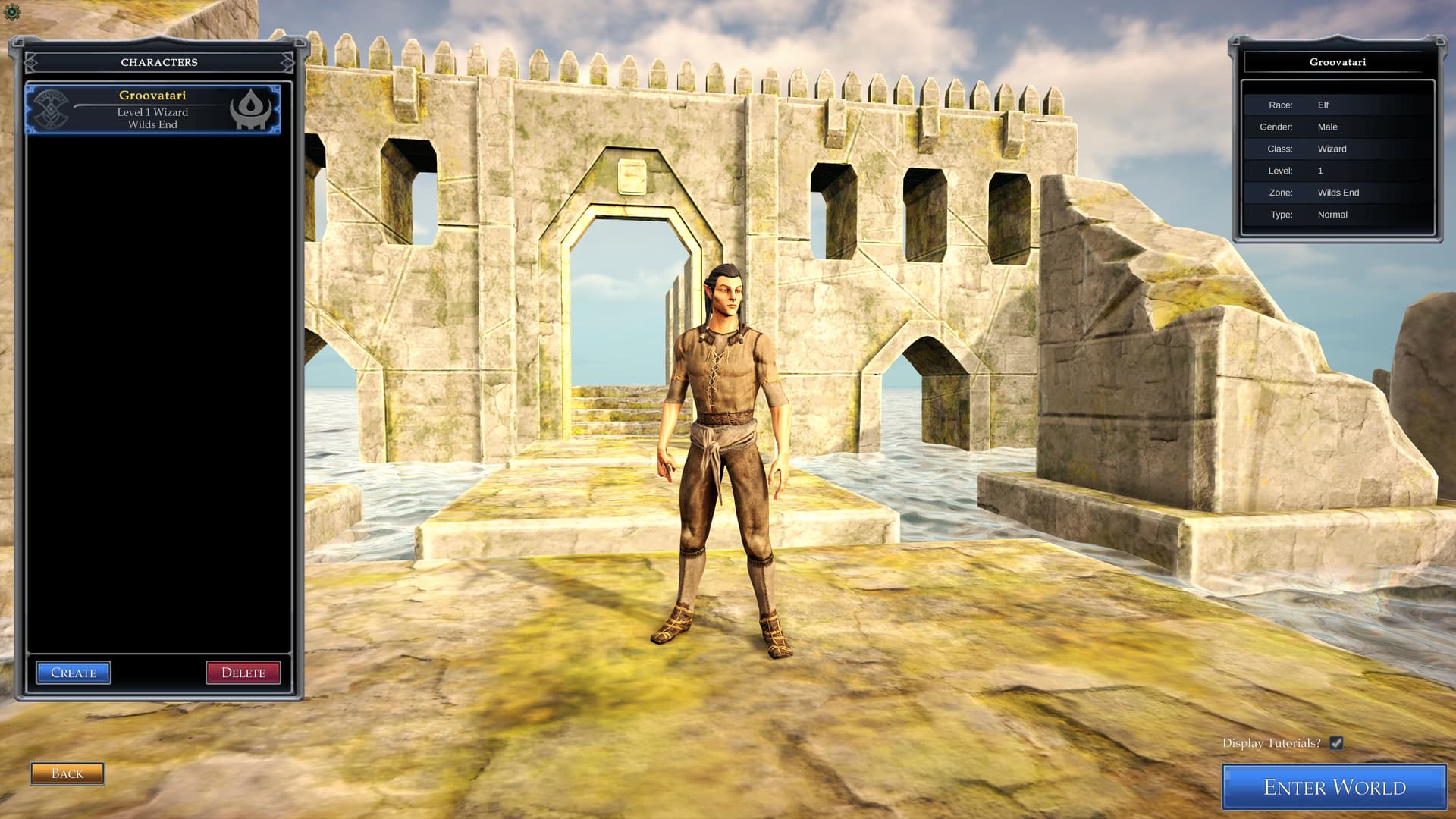Enter World with Groovatari

point(1334,787)
